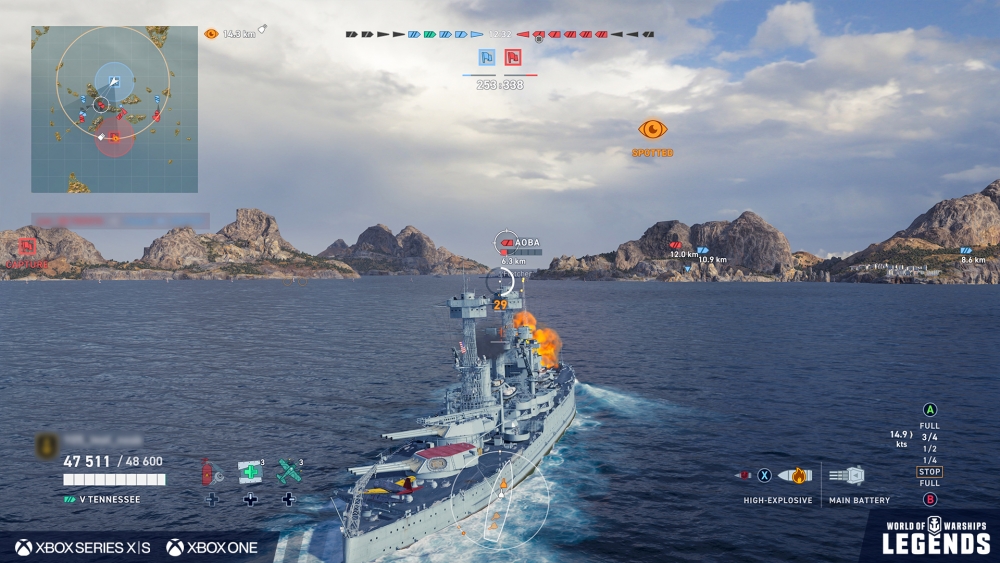Viewport: 1000px width, 563px height.
Task: Select the blue team capture flag icon
Action: (487, 58)
